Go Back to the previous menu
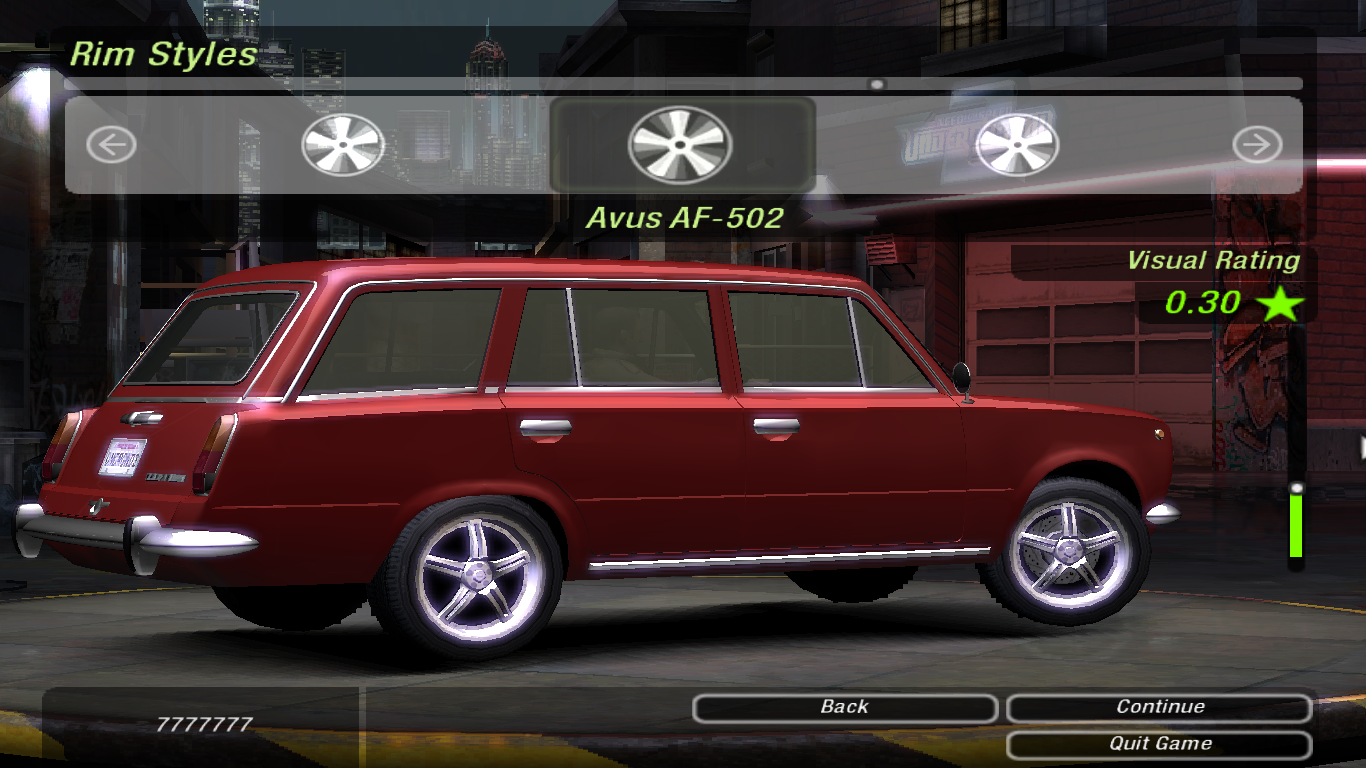Screen dimensions: 1366x768 [x=845, y=708]
